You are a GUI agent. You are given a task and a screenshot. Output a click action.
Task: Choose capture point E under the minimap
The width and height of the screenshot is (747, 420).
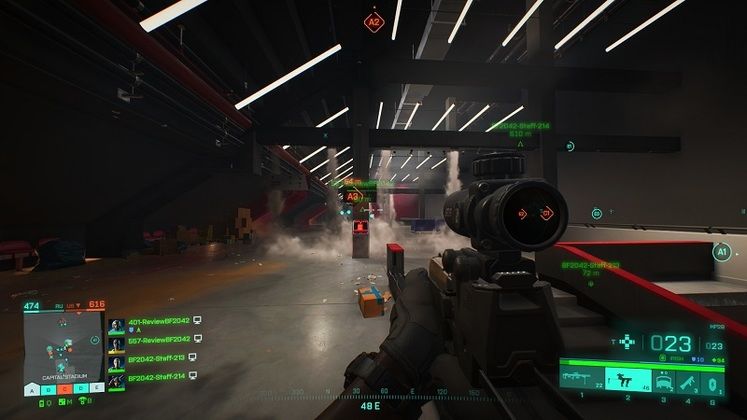97,389
